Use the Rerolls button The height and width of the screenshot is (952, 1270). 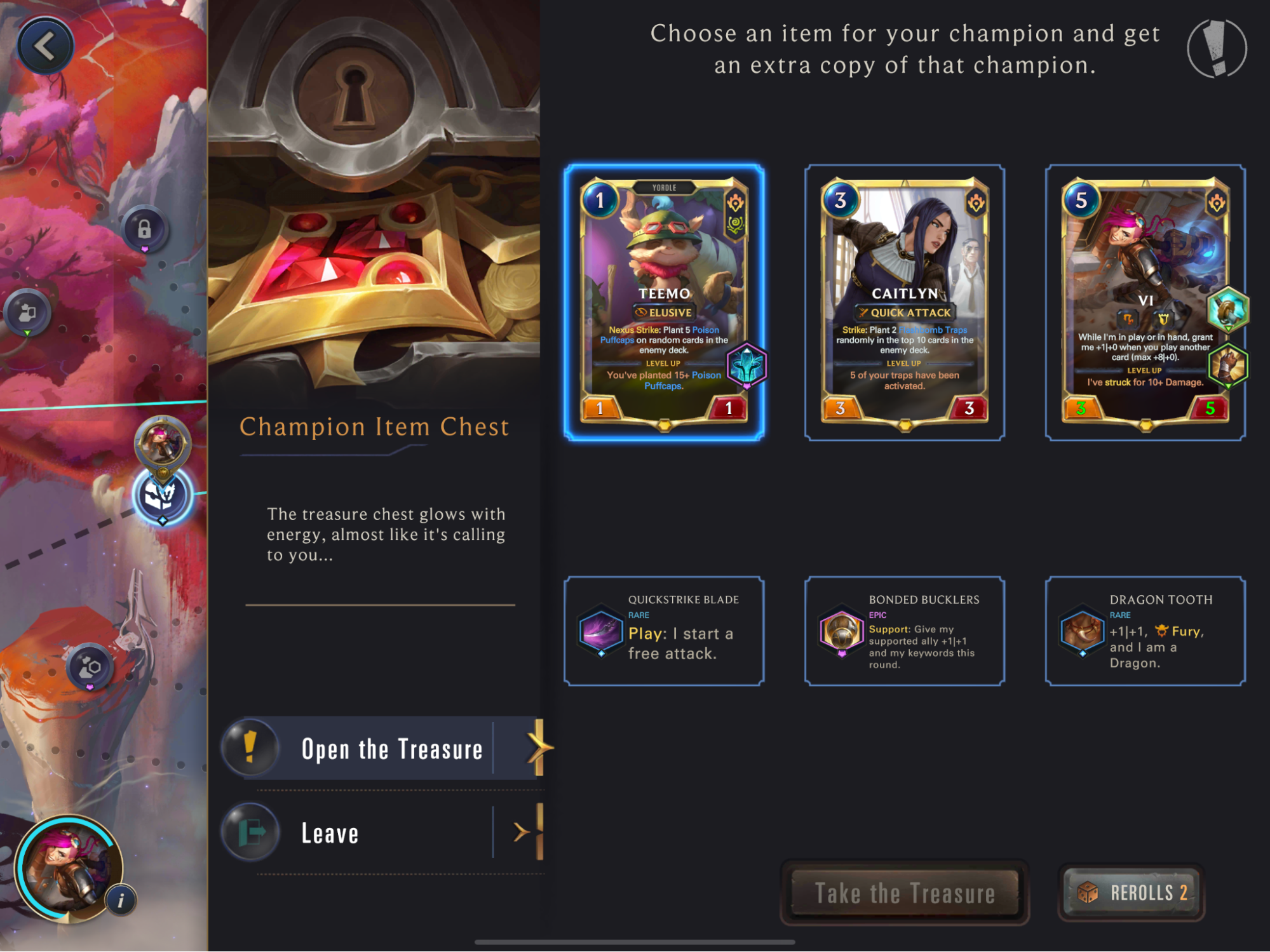[x=1132, y=892]
